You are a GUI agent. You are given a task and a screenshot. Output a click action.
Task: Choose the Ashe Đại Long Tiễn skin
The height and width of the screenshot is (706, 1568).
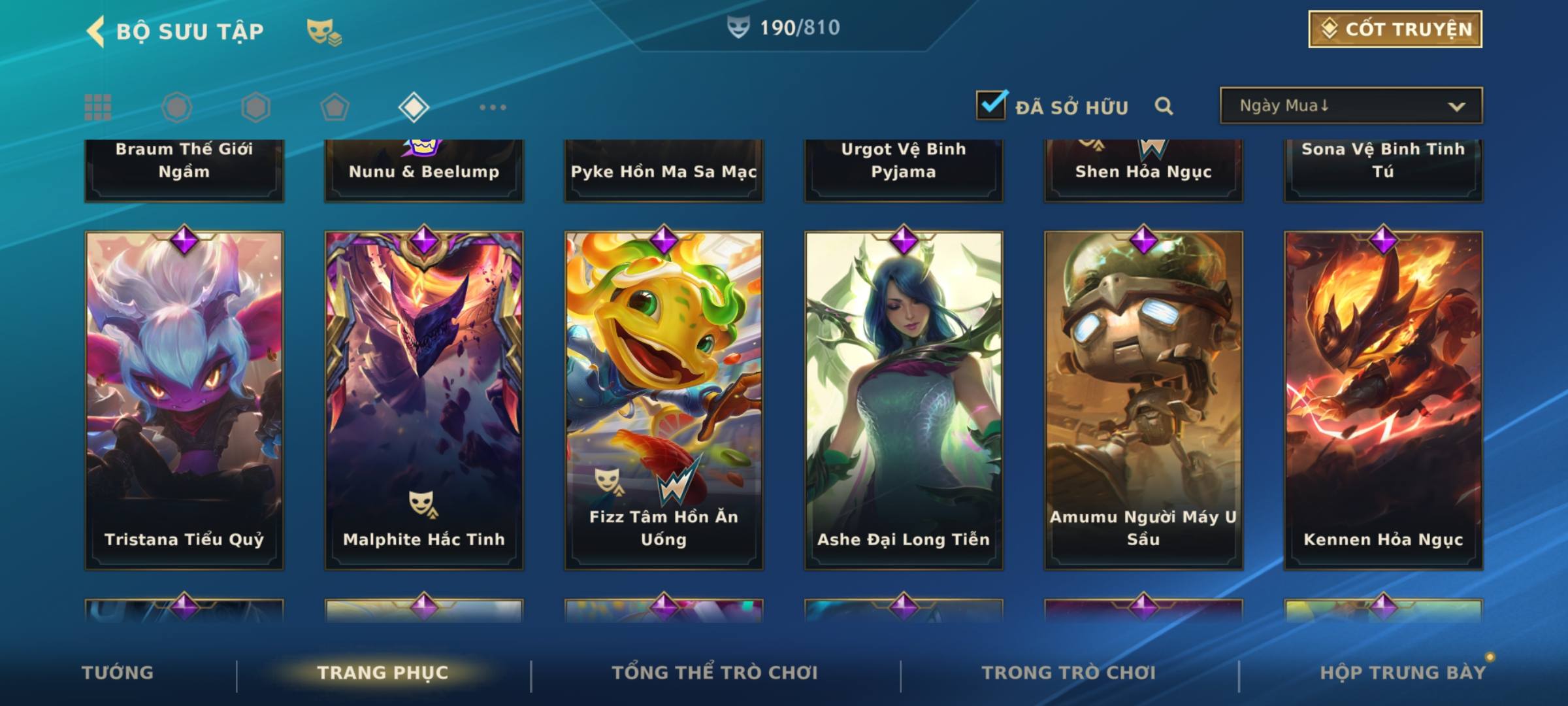(x=904, y=400)
